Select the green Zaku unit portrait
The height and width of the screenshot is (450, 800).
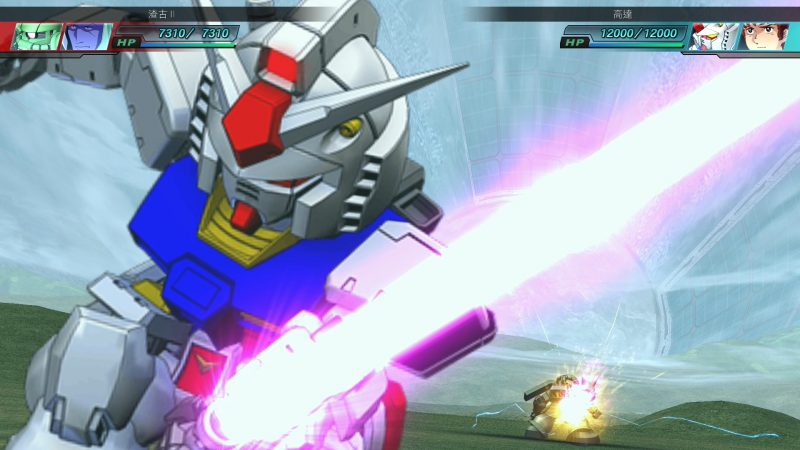click(36, 36)
